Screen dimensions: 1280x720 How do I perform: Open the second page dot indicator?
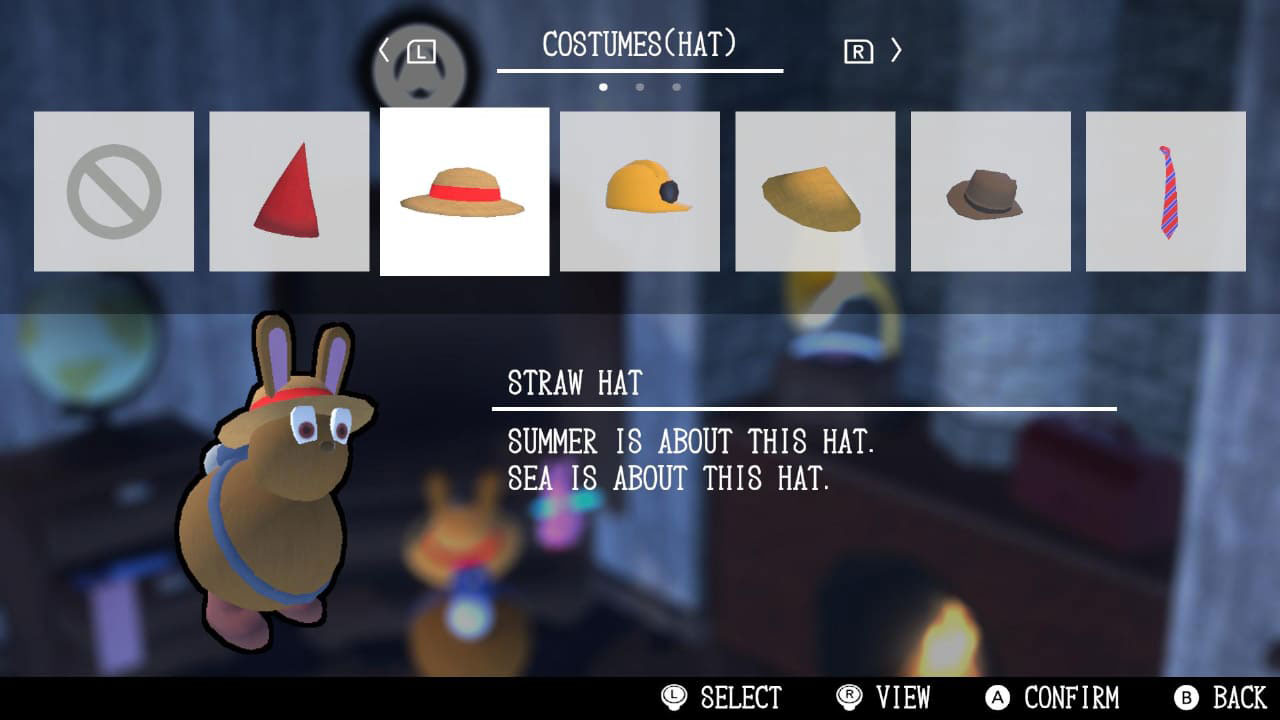[x=640, y=87]
